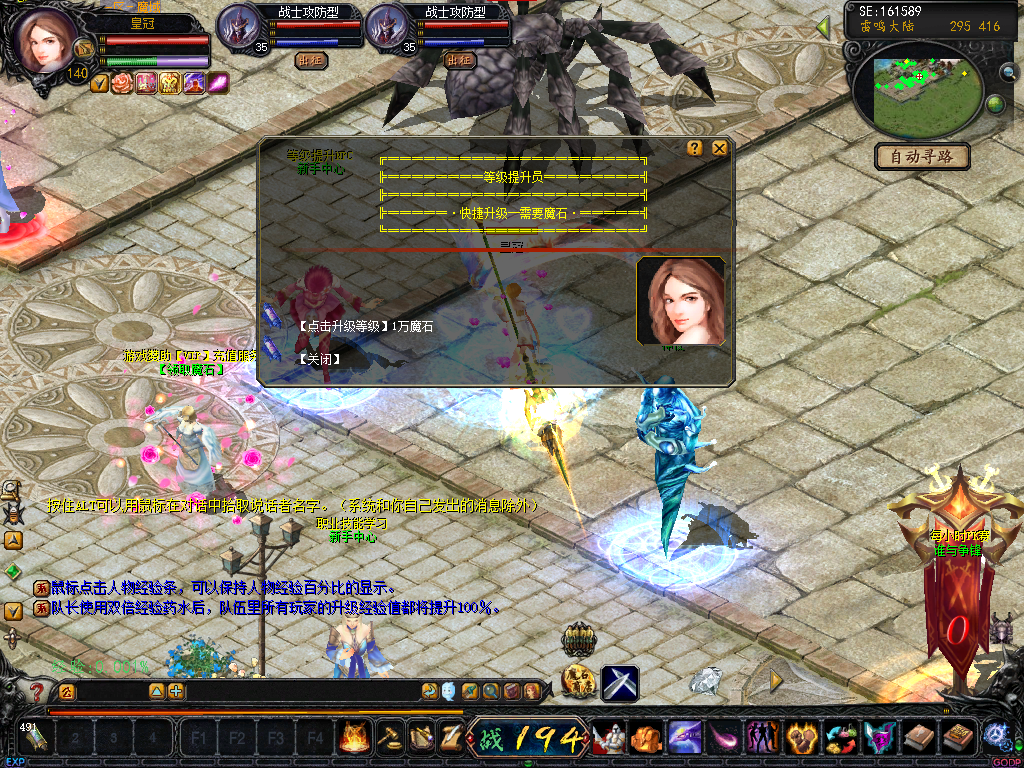
Task: Click the first pet's 出征 button
Action: point(311,60)
